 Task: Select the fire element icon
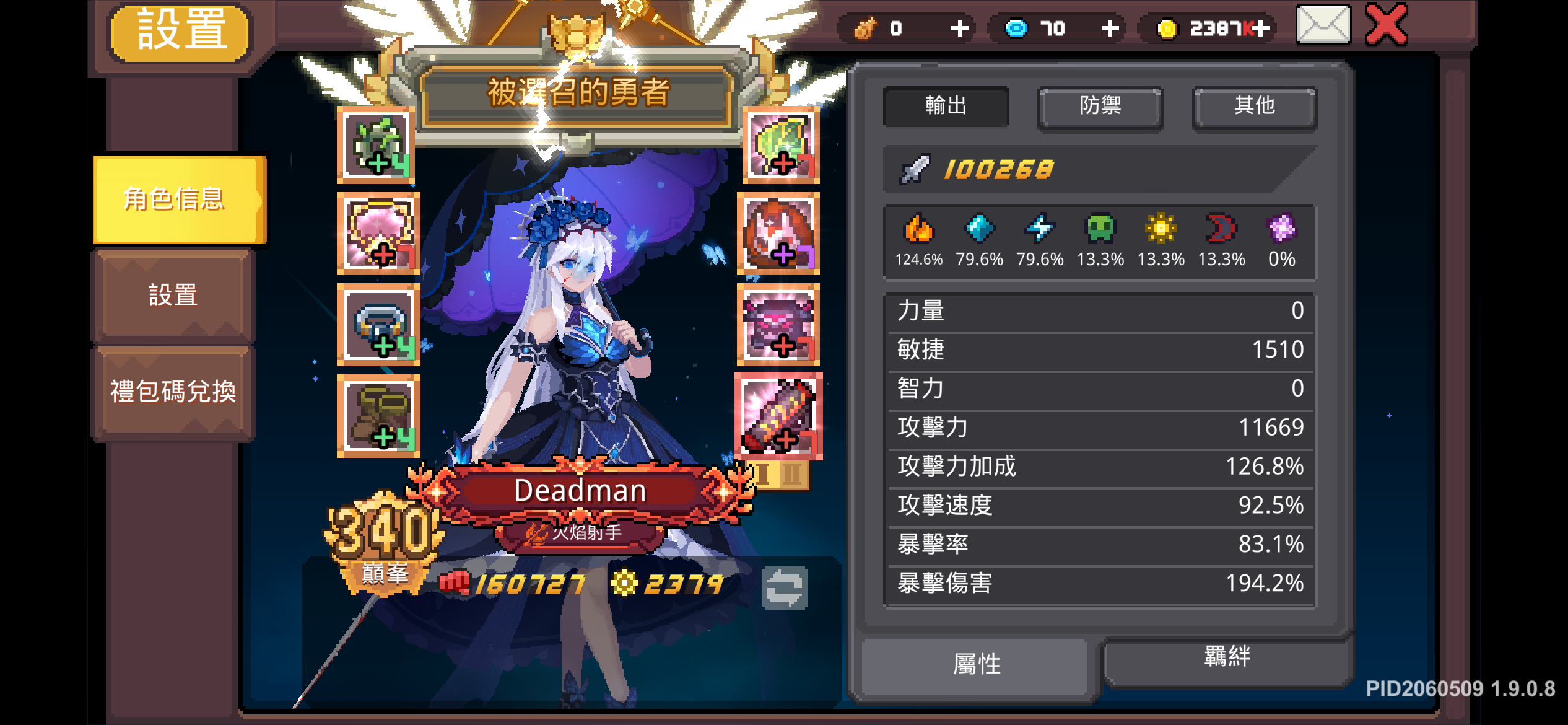(918, 231)
